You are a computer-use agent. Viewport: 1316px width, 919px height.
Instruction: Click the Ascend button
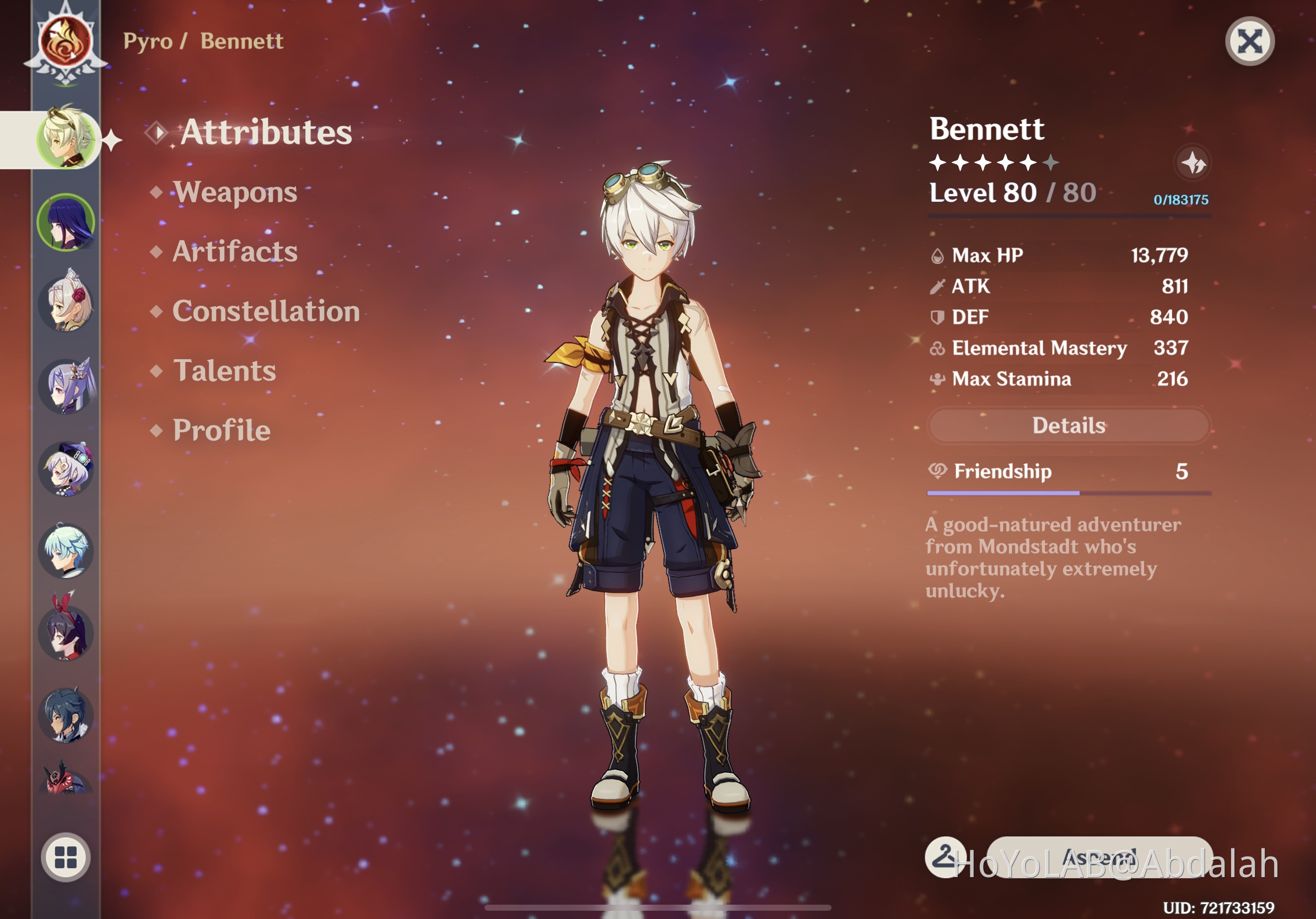click(x=1099, y=858)
